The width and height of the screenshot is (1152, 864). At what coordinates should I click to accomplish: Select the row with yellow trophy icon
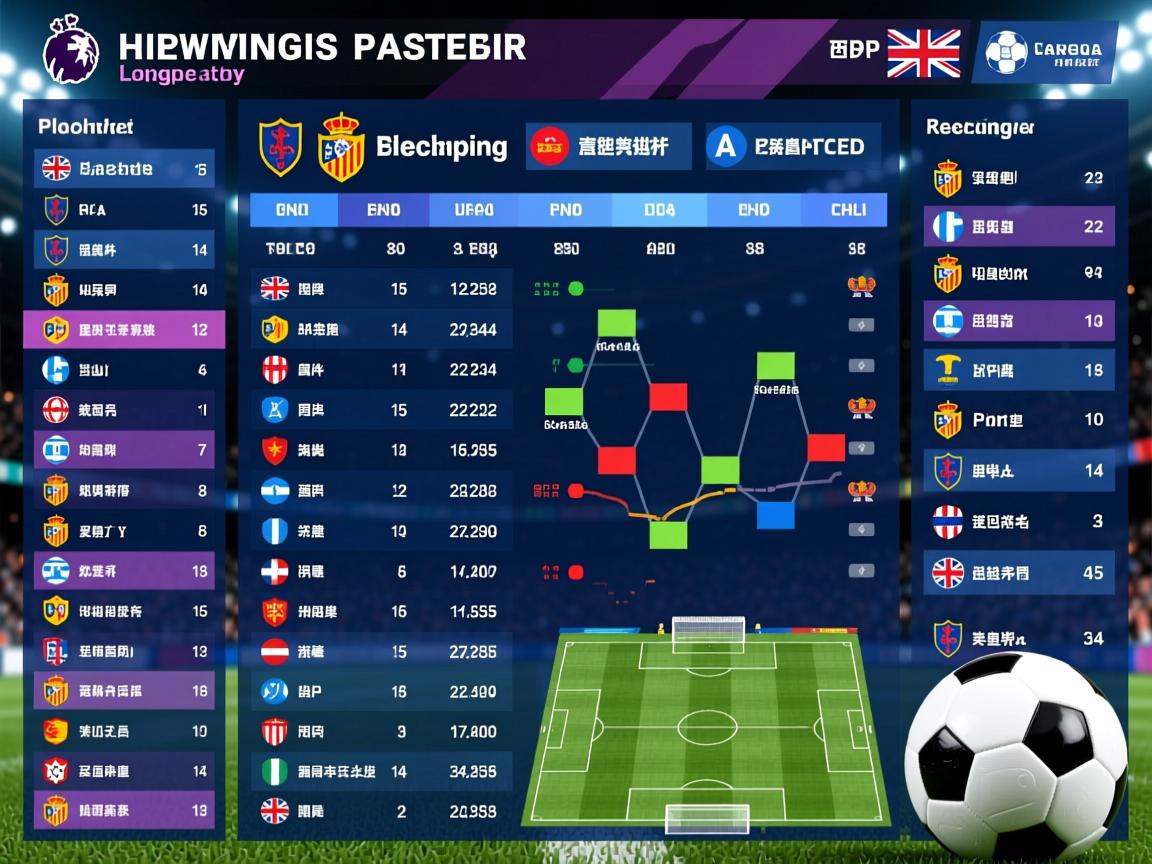click(x=1019, y=370)
